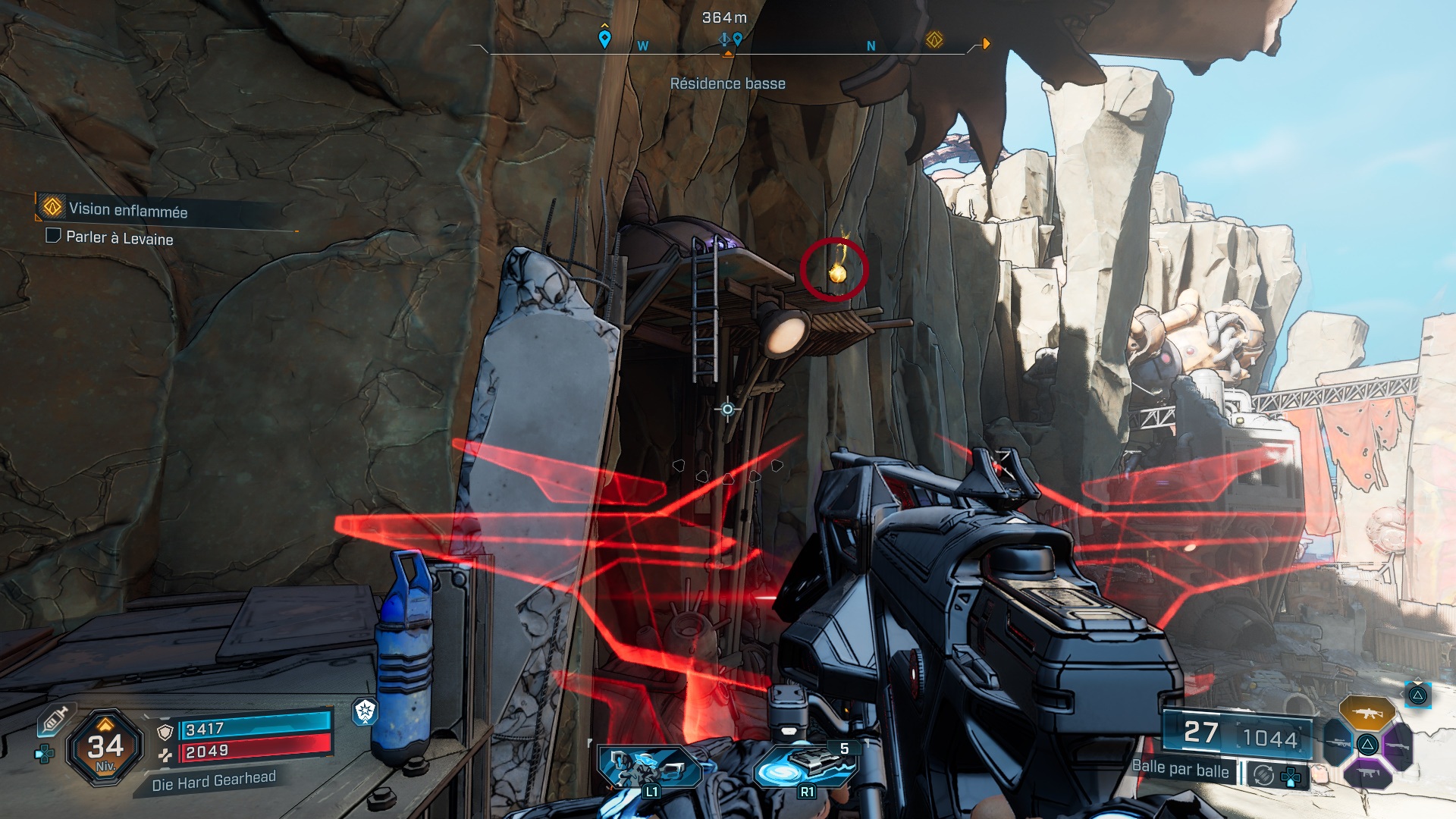Click the orange quest marker on the compass
1456x819 pixels.
(x=934, y=39)
